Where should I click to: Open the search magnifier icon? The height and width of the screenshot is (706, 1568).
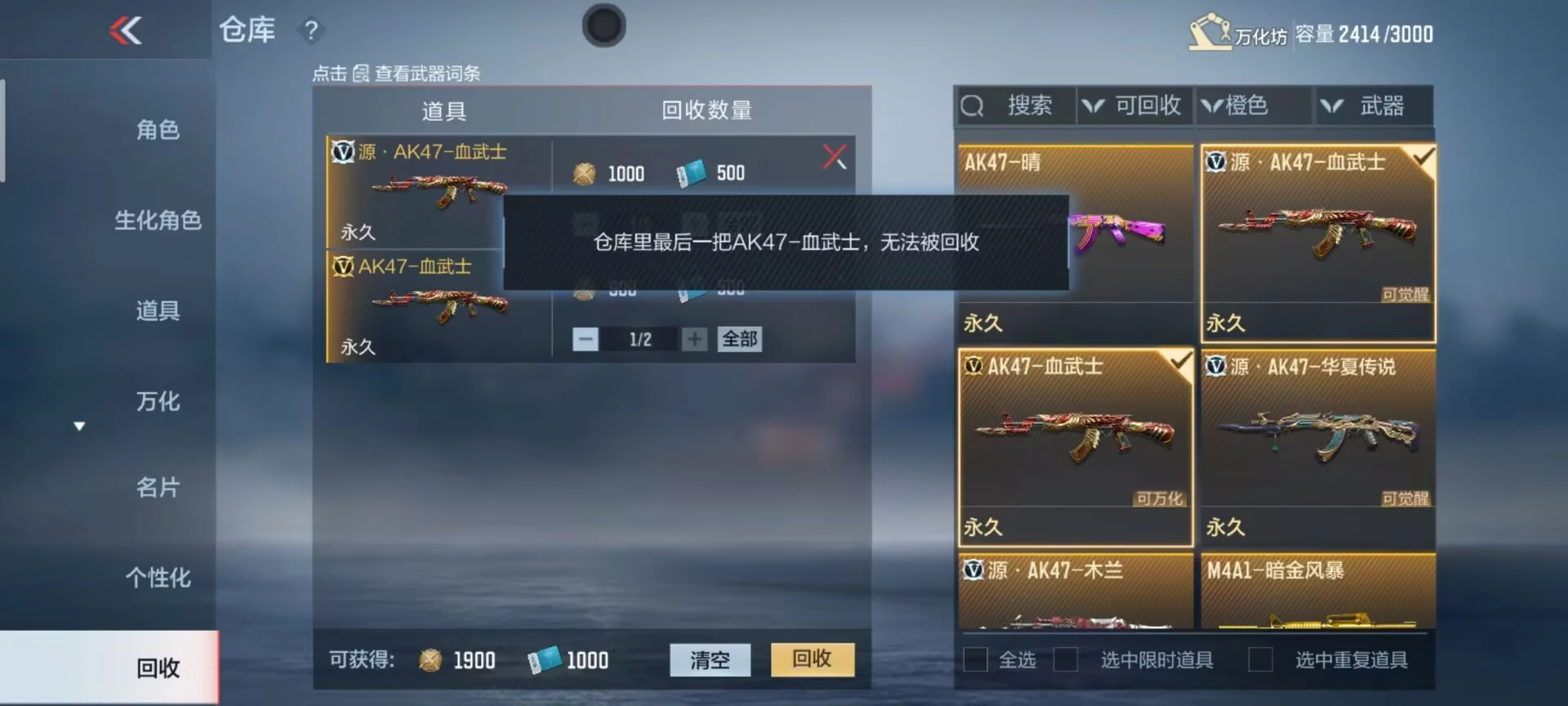pyautogui.click(x=973, y=105)
